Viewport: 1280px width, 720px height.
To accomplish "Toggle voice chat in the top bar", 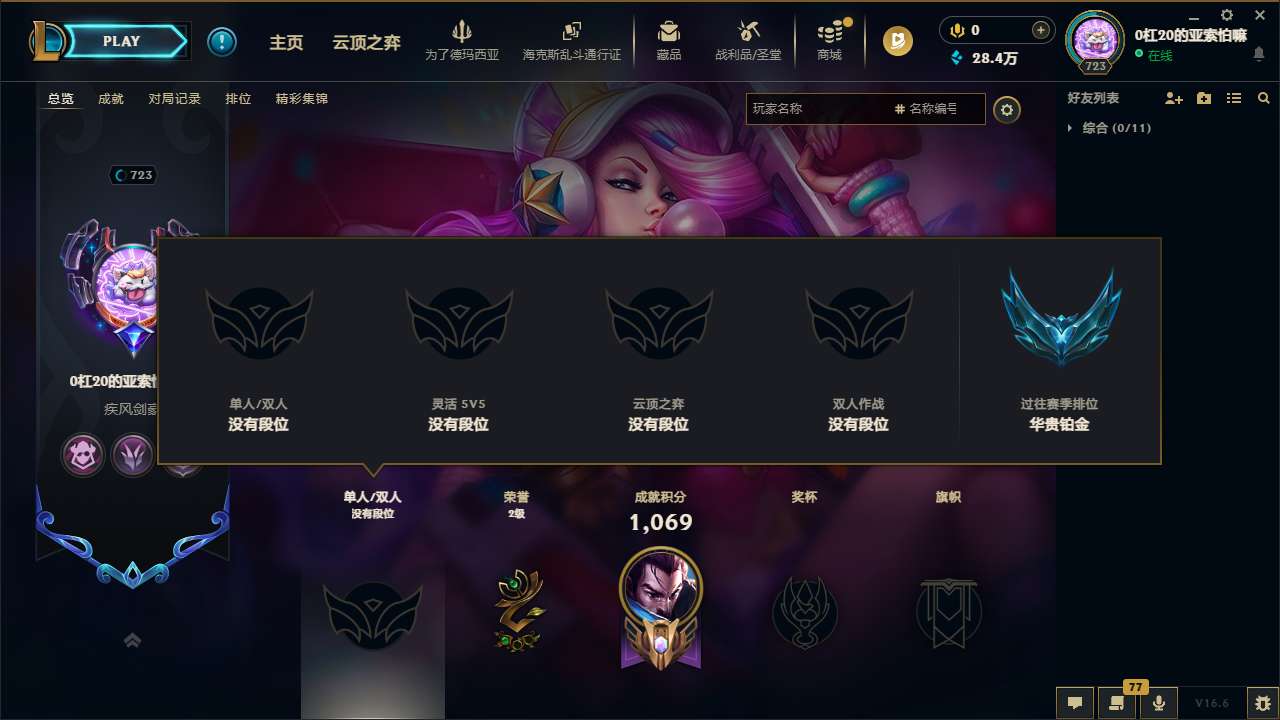I will point(956,30).
